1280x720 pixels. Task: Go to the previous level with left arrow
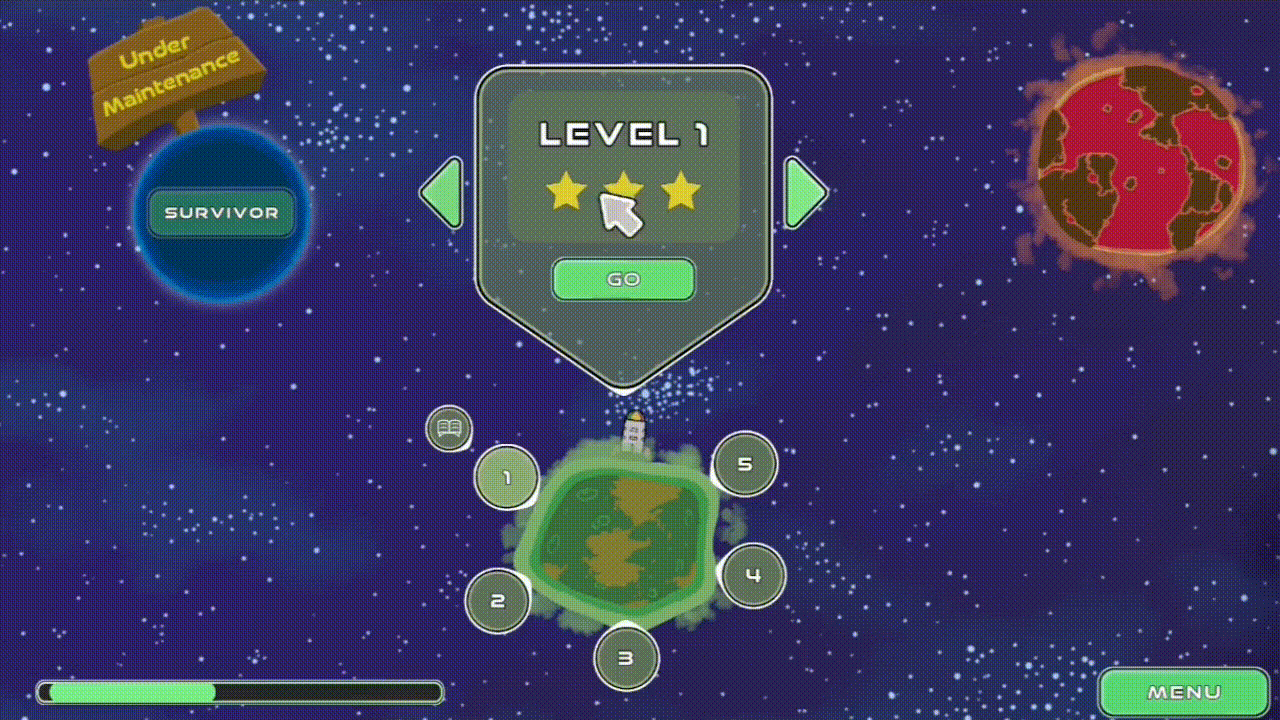click(x=442, y=193)
